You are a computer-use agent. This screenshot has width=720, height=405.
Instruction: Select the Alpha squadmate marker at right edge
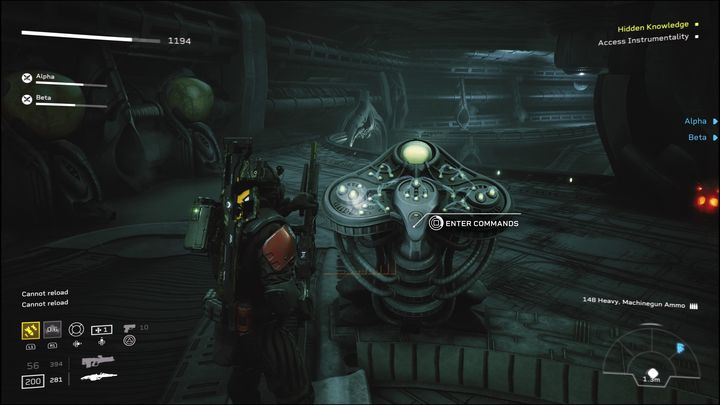coord(700,121)
